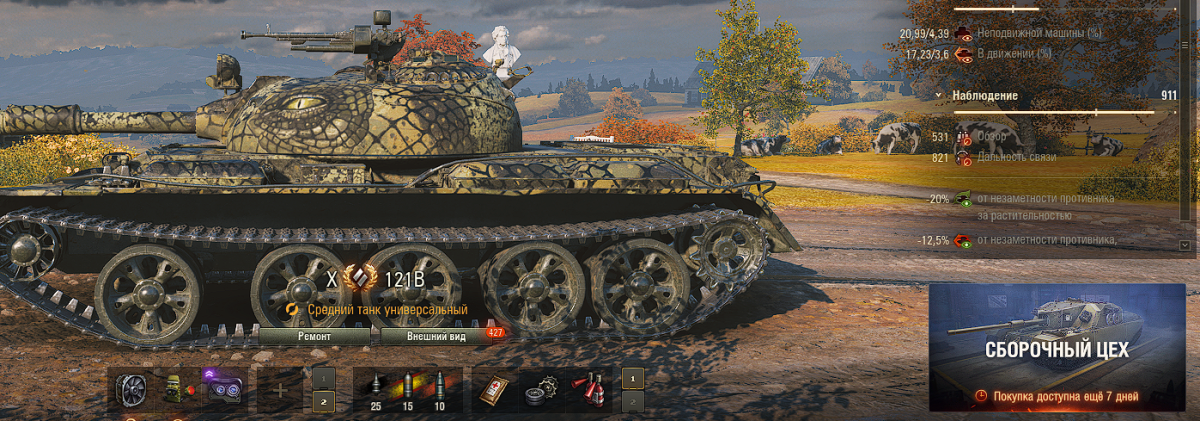Select the repair kit consumable slot
The width and height of the screenshot is (1200, 421).
pyautogui.click(x=541, y=389)
